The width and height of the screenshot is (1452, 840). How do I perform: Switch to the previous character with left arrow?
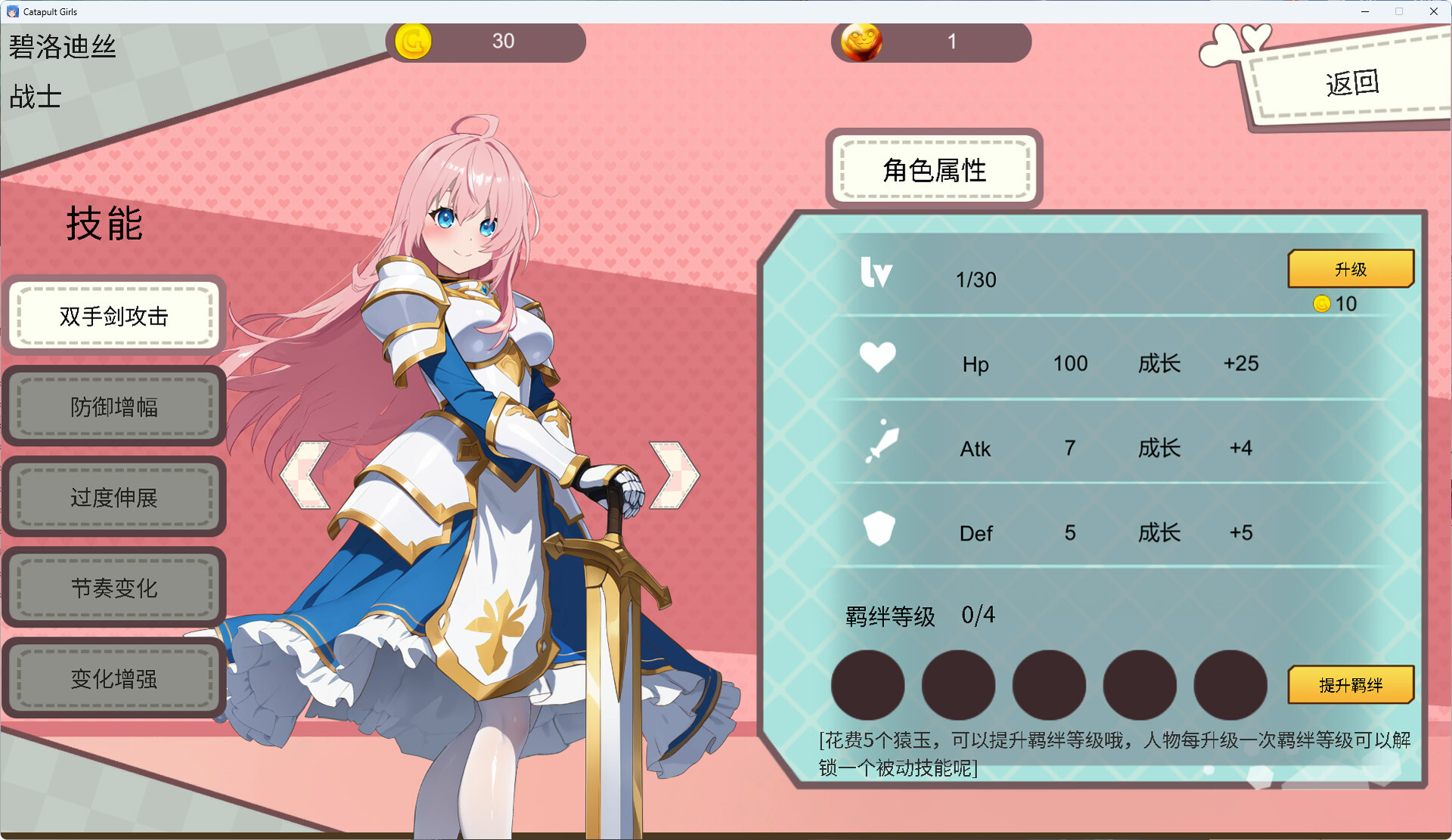[305, 475]
